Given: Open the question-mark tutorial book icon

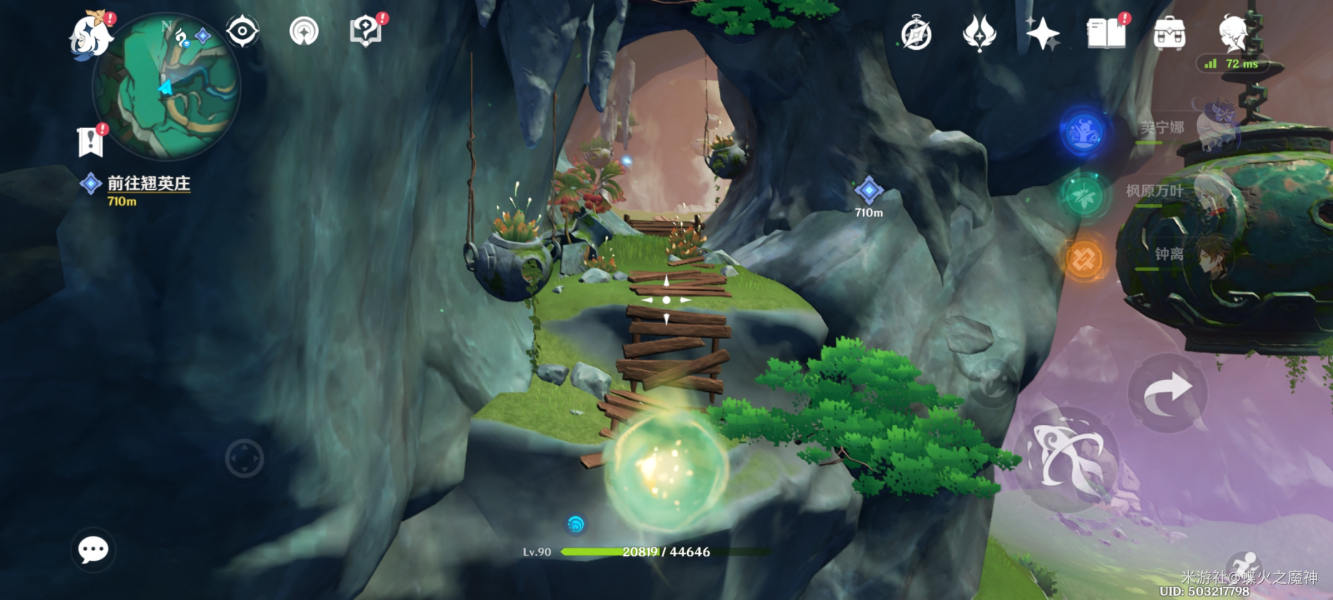Looking at the screenshot, I should tap(366, 31).
